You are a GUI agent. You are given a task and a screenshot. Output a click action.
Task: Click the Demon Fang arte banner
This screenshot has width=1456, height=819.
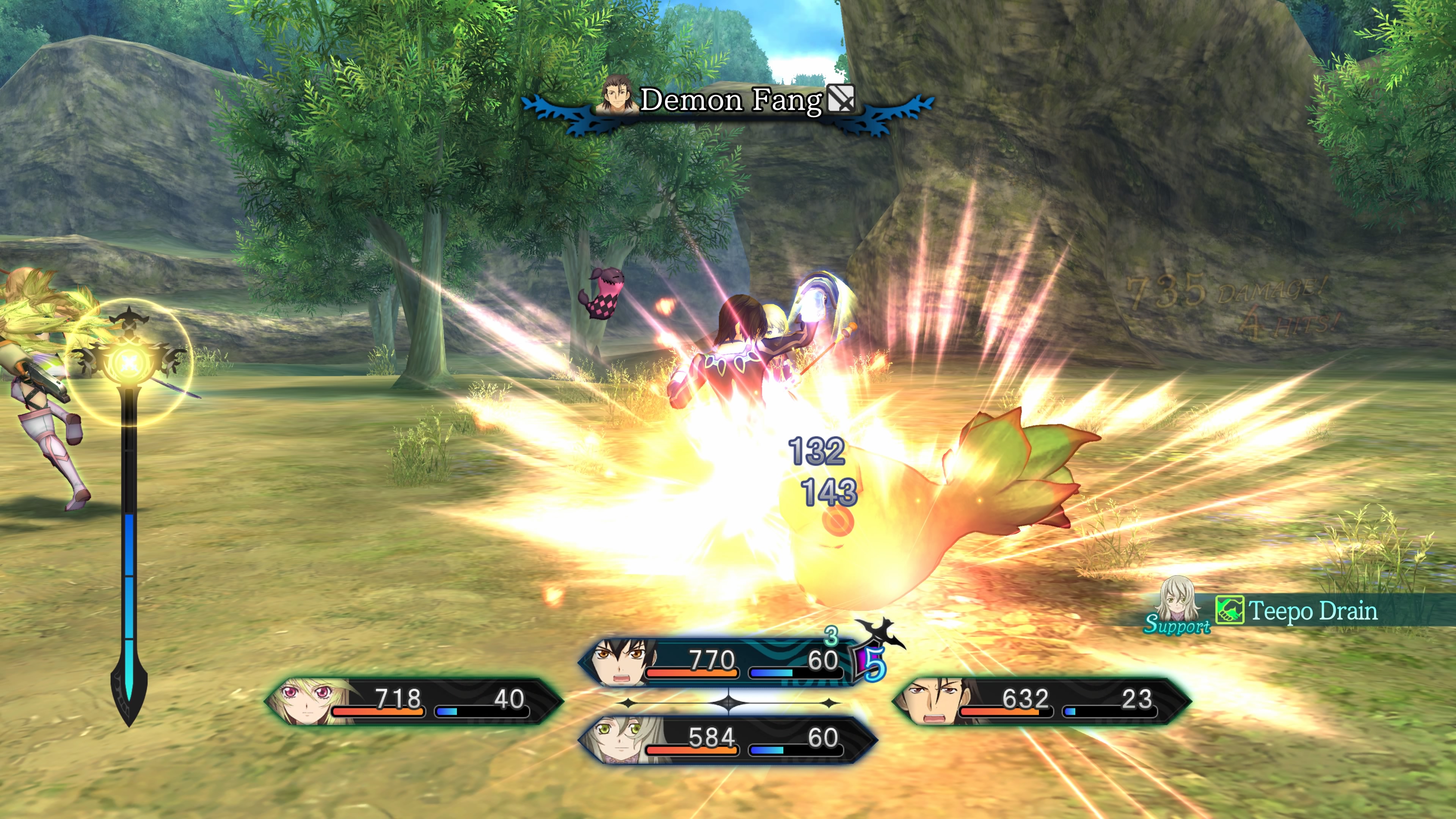coord(729,102)
